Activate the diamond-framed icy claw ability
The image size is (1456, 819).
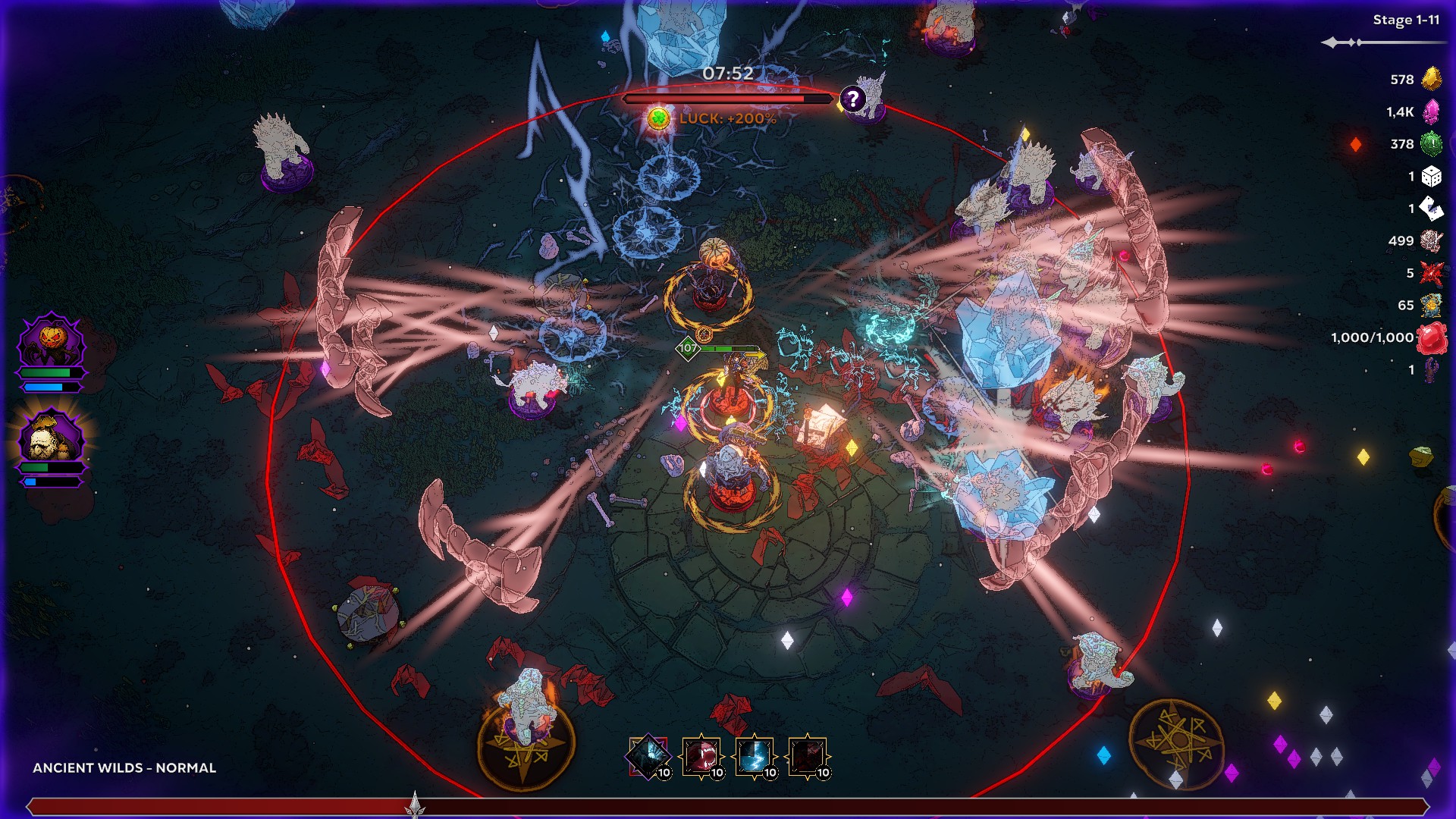tap(648, 756)
